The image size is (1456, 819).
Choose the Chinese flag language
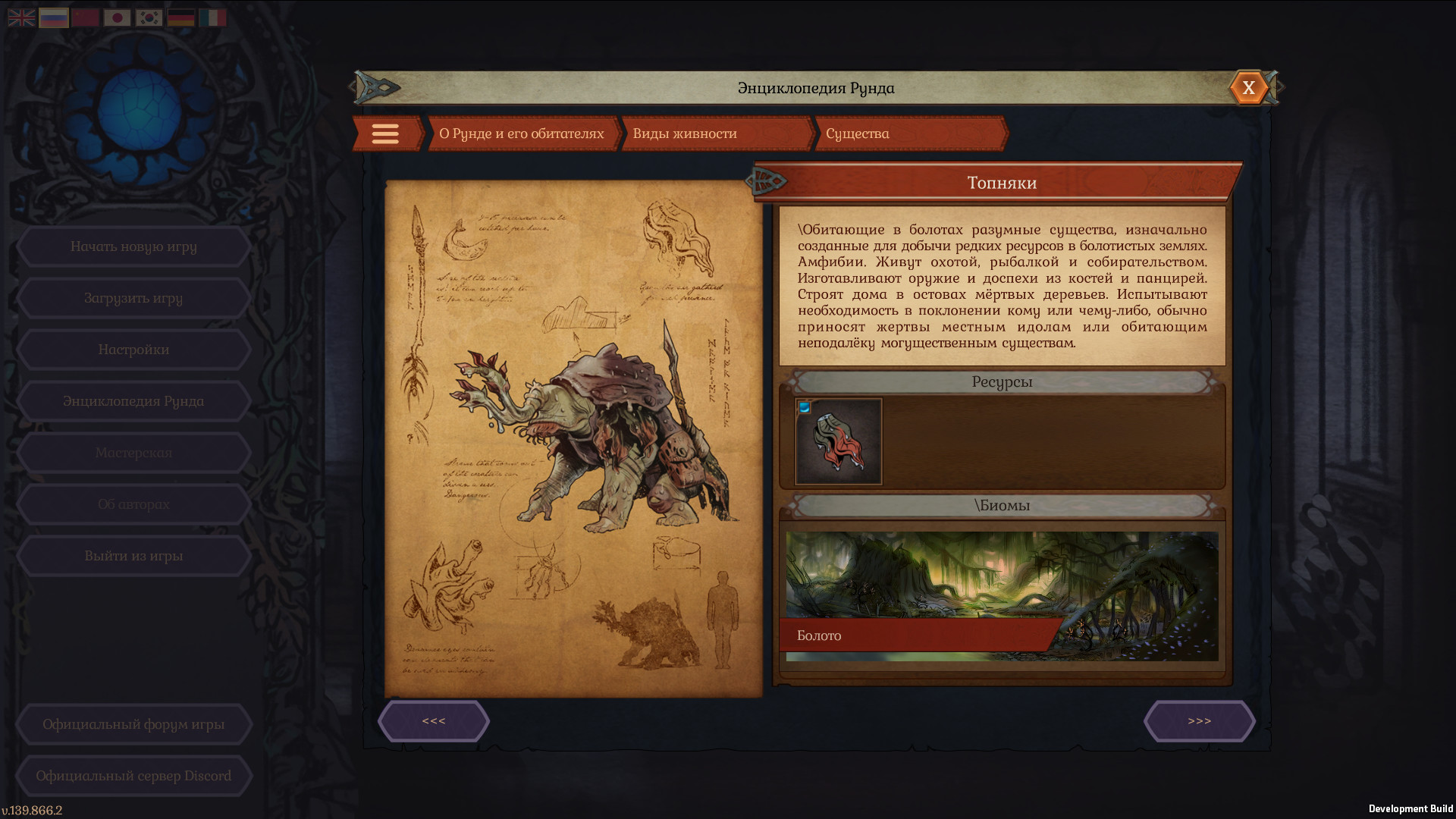pyautogui.click(x=86, y=17)
